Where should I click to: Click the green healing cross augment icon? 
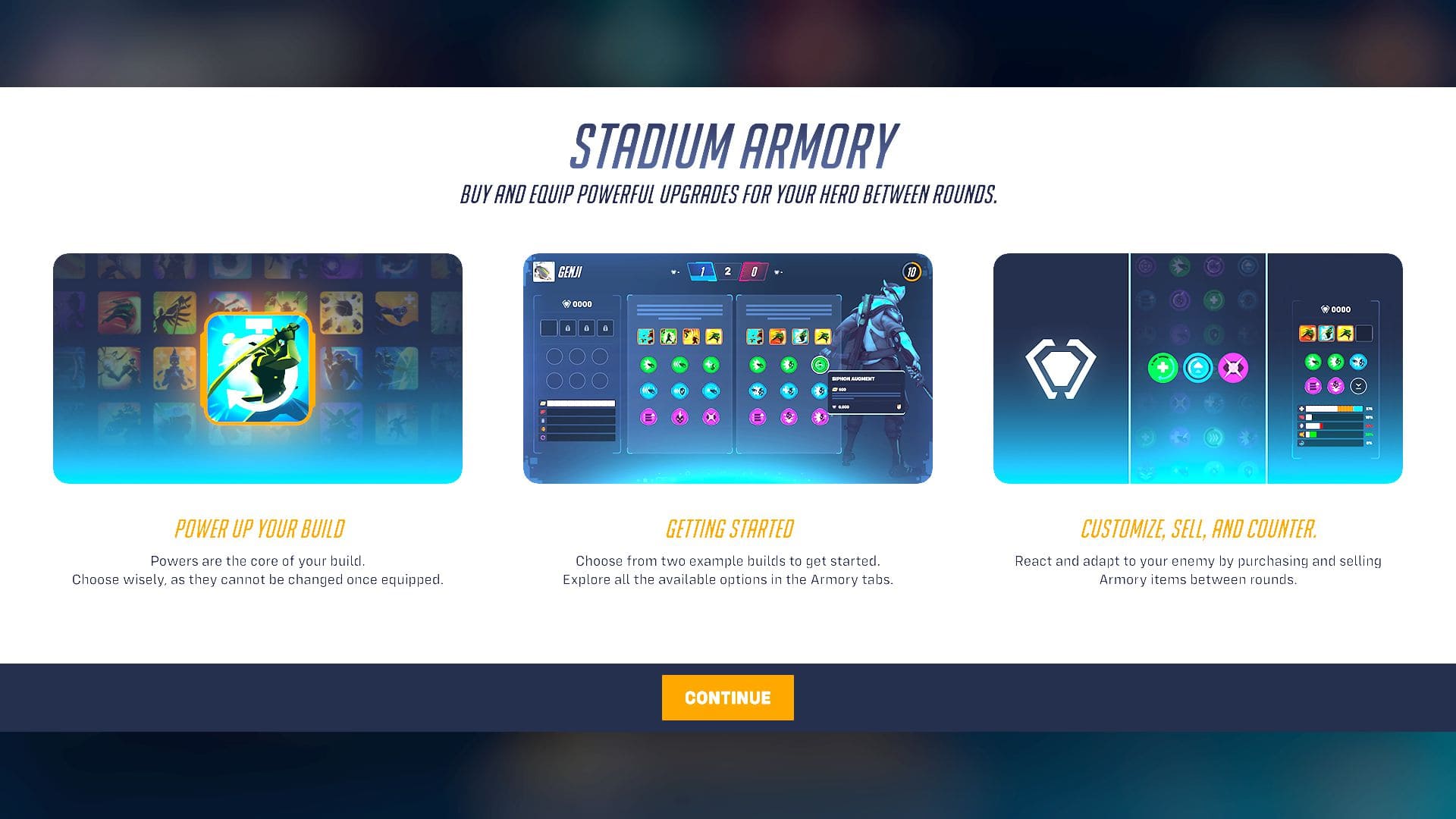pyautogui.click(x=1162, y=368)
